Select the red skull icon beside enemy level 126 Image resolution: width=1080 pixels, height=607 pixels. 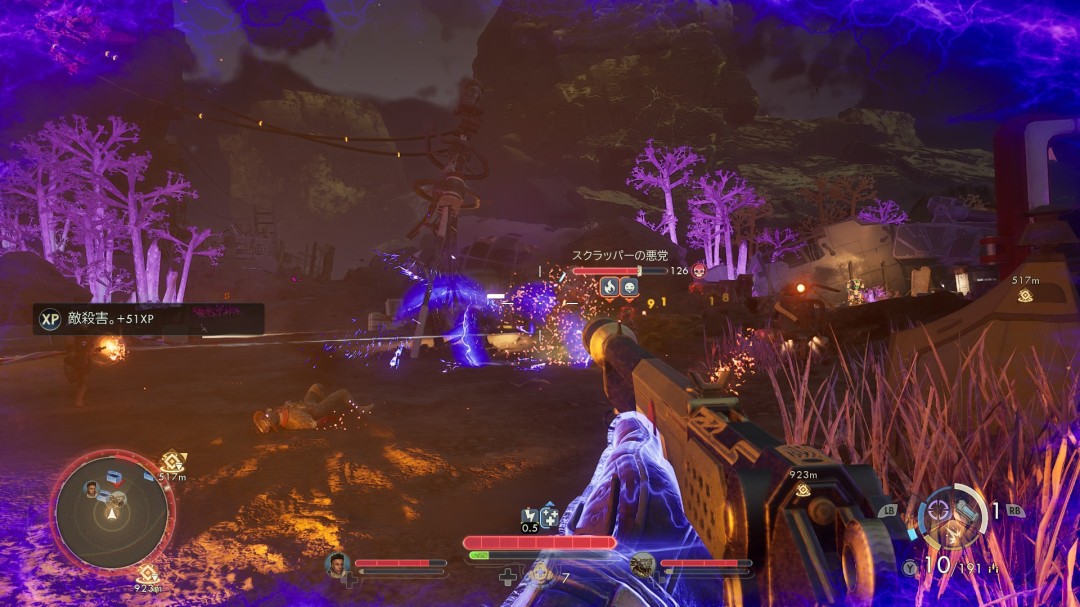[699, 270]
